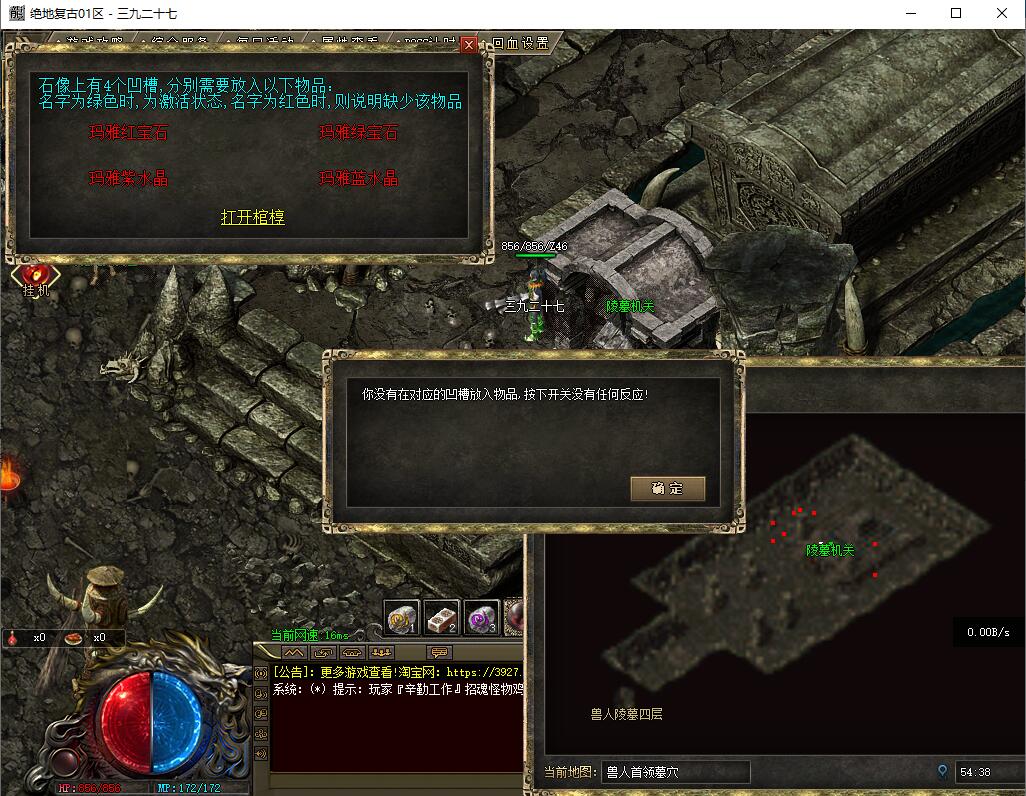
Task: Open the 回血设置 tab
Action: [520, 44]
